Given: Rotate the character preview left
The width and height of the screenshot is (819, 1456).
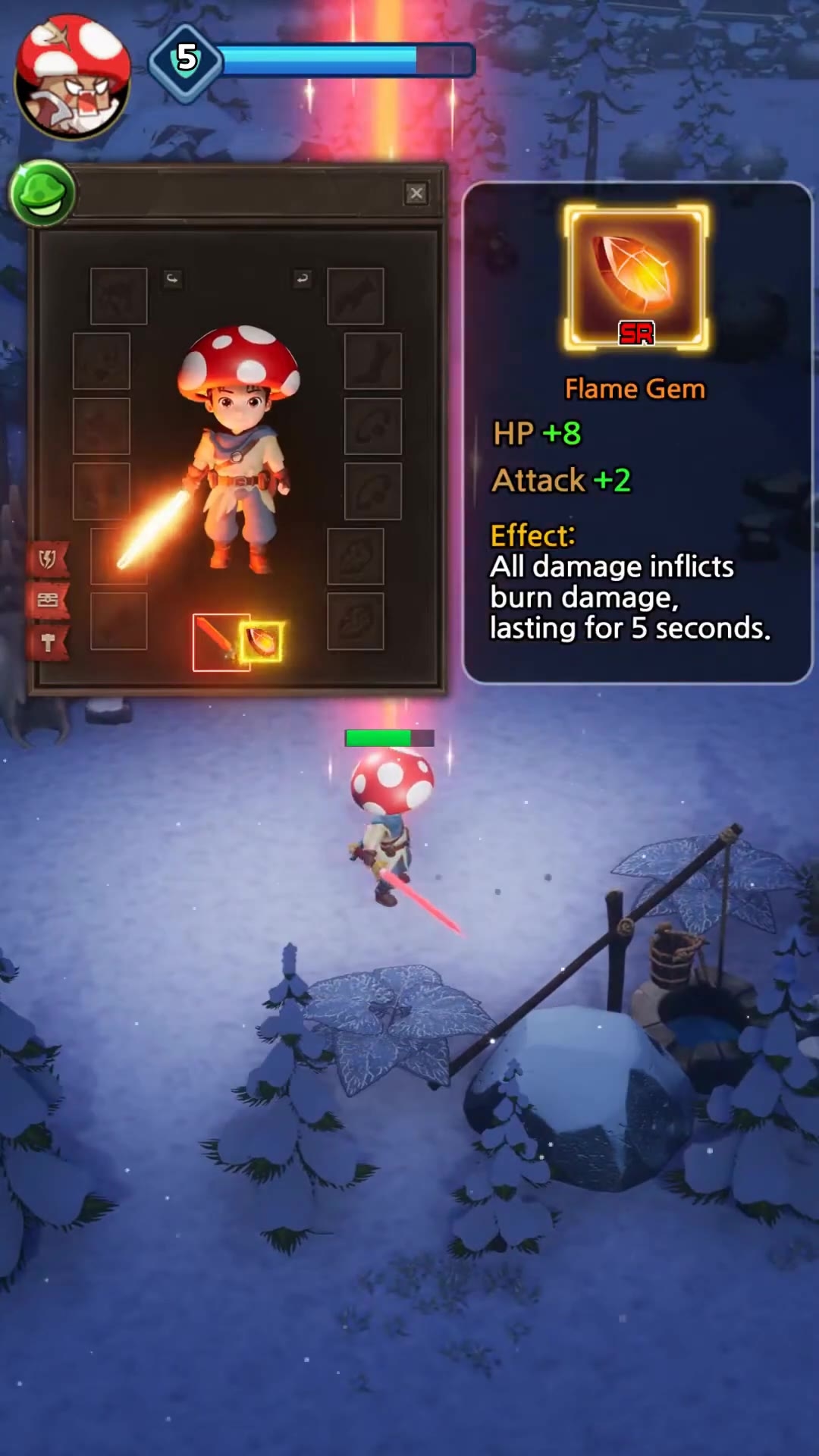Looking at the screenshot, I should 173,279.
